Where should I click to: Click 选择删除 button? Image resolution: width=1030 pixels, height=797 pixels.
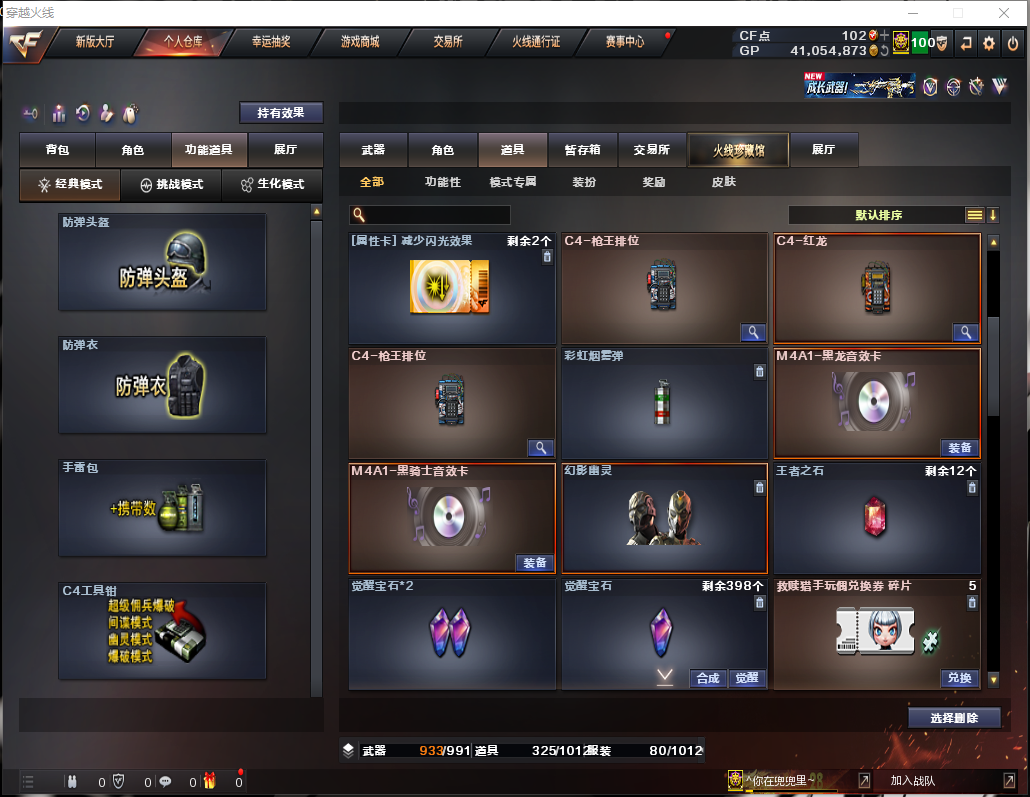pos(954,718)
